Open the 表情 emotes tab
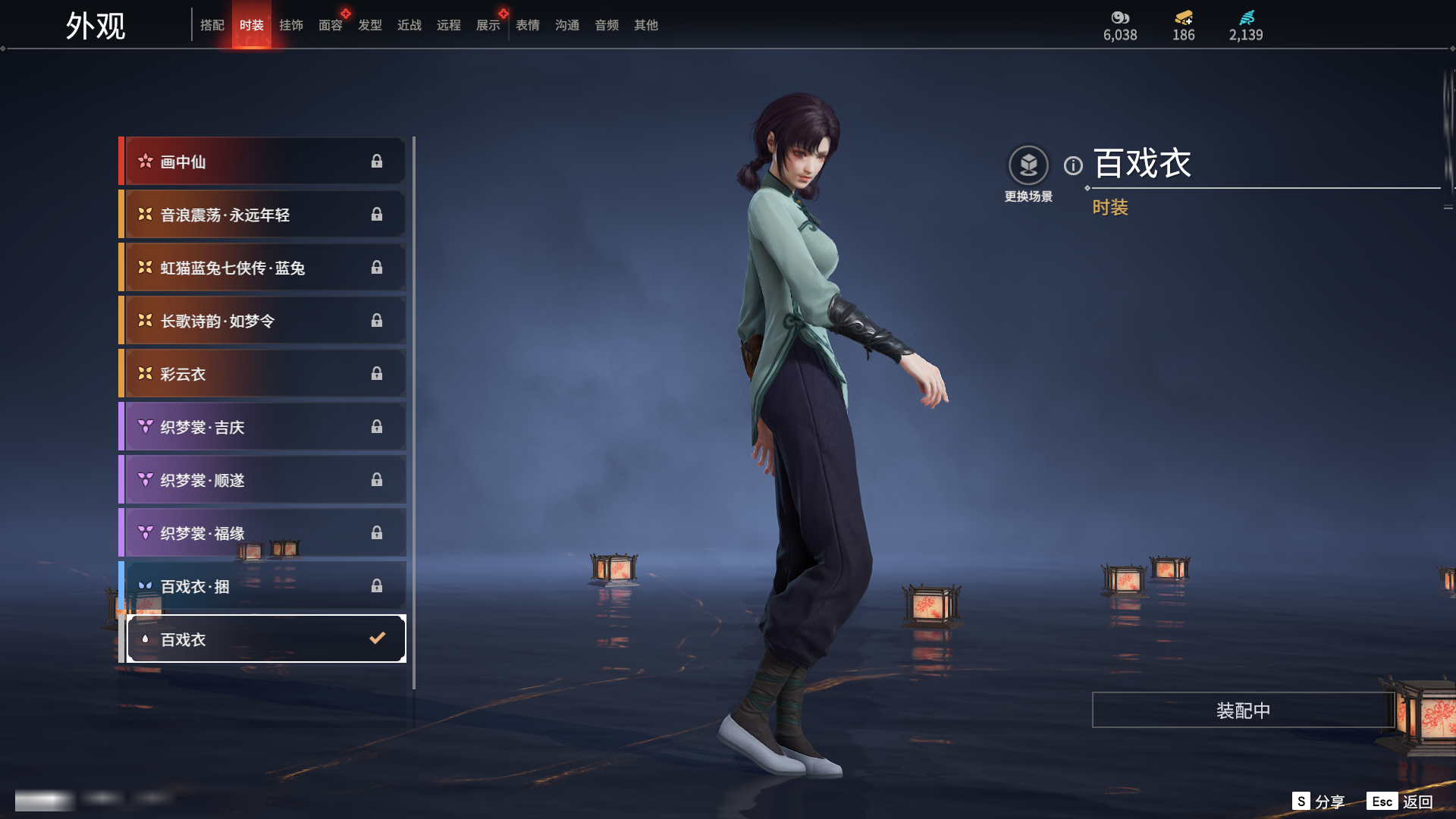The width and height of the screenshot is (1456, 819). [528, 25]
